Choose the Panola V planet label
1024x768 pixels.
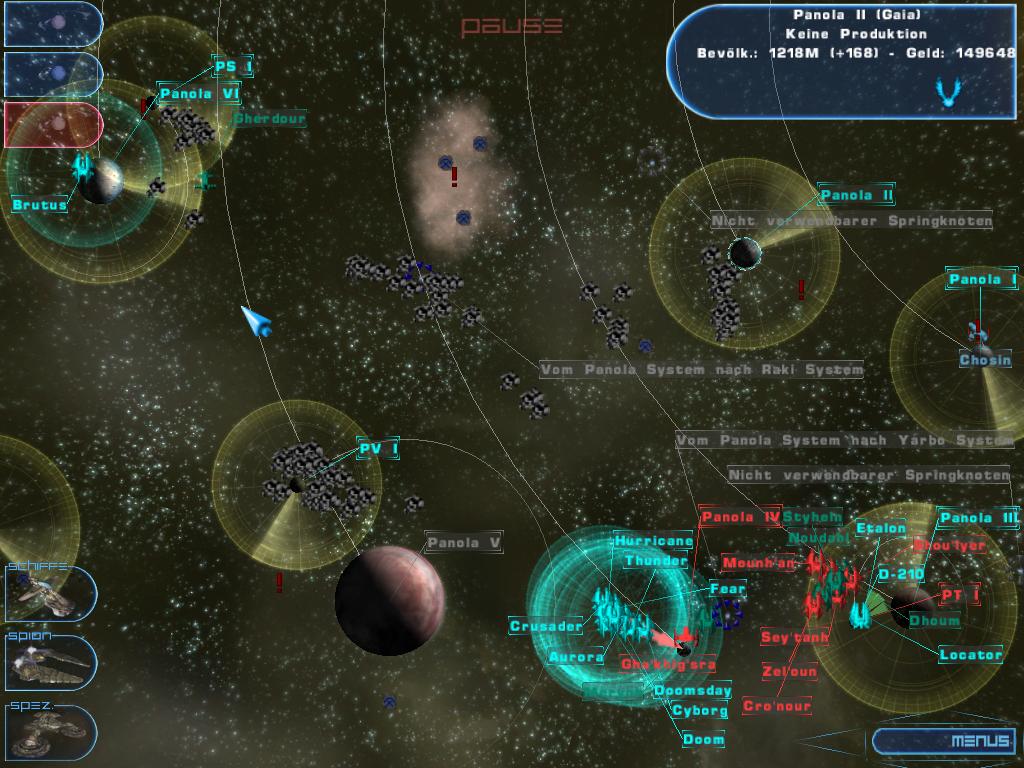coord(463,543)
